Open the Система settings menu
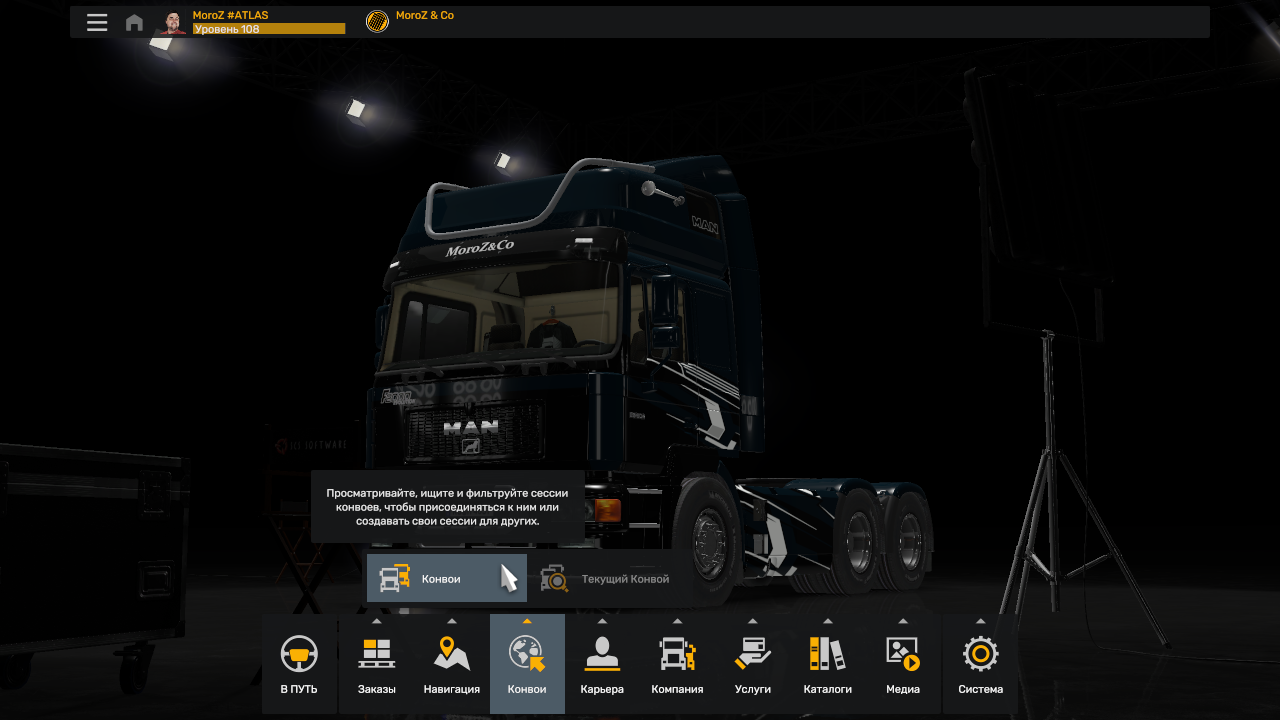Screen dimensions: 1280x720 (x=980, y=664)
